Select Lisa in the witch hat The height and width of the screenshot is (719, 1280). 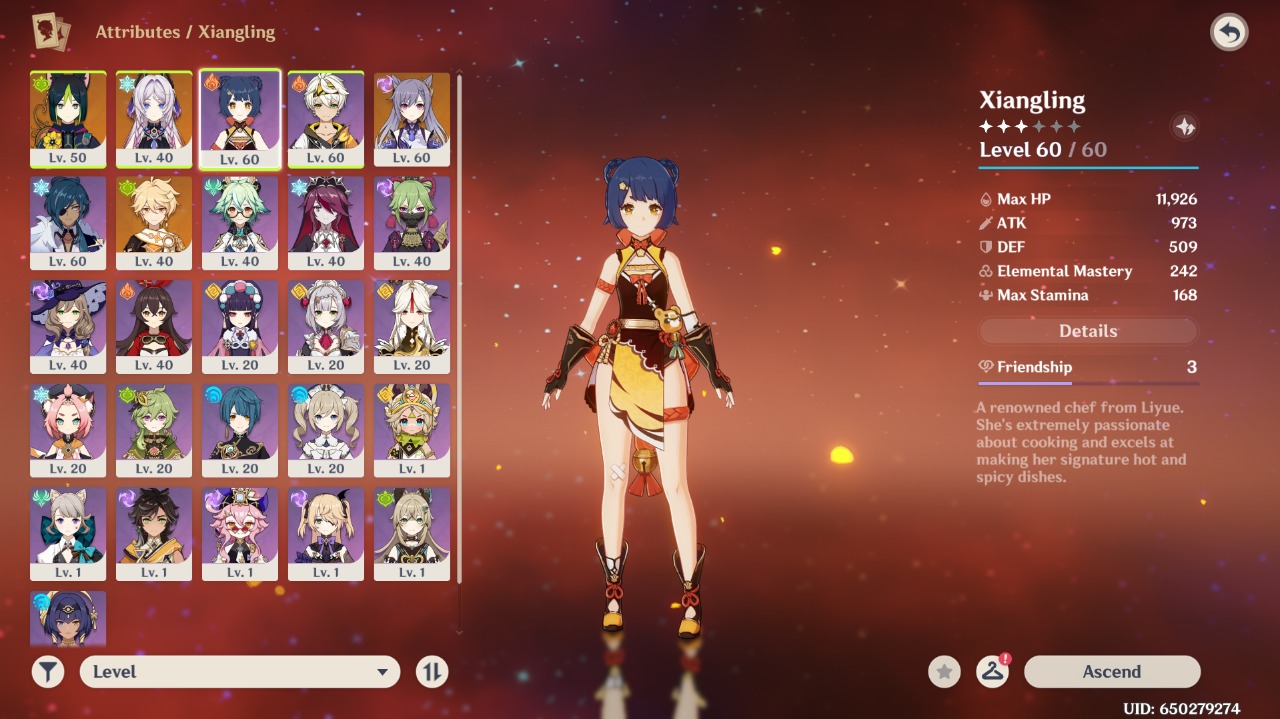pos(68,327)
